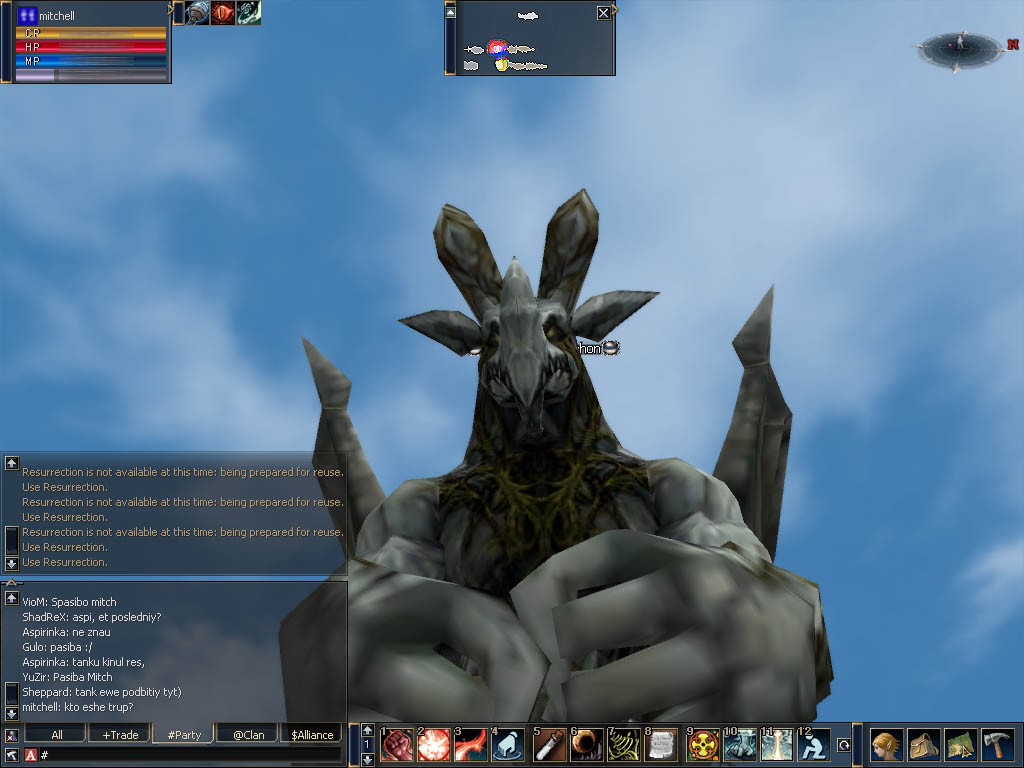Activate the red flame skill in slot 3
Viewport: 1024px width, 768px height.
pyautogui.click(x=472, y=745)
